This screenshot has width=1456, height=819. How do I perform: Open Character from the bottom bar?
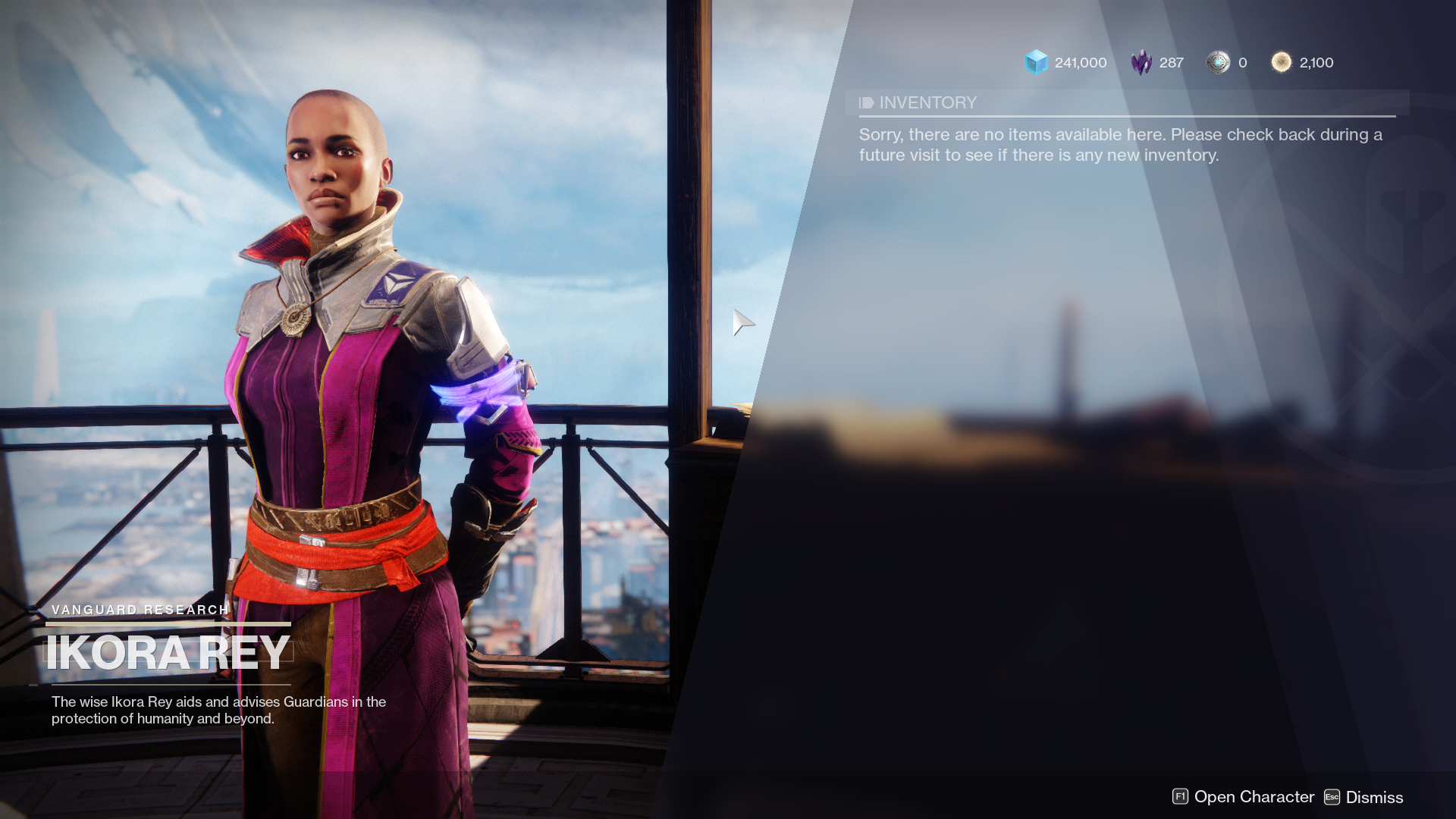(1244, 797)
